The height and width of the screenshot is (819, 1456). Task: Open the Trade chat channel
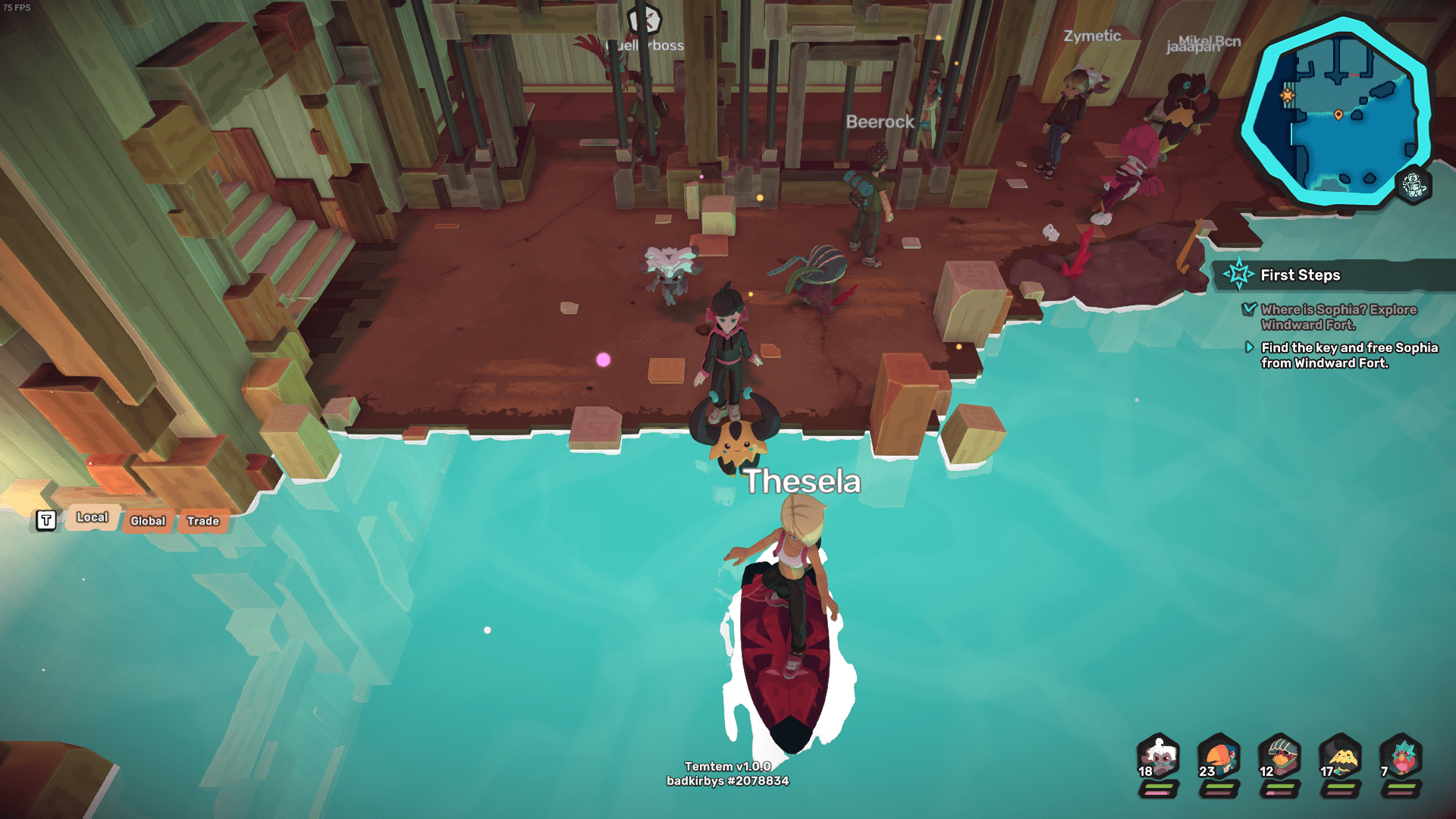coord(202,521)
